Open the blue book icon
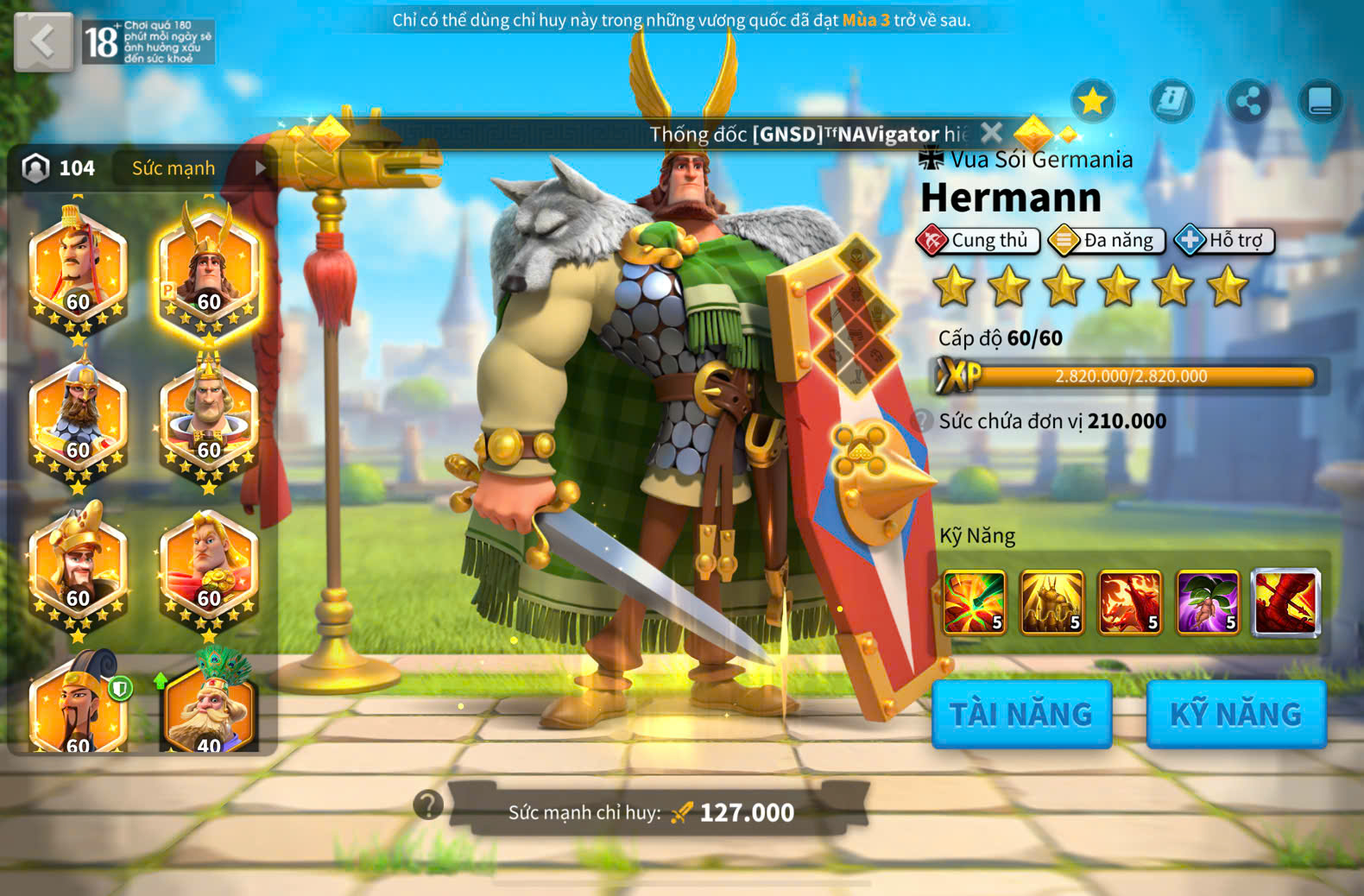The width and height of the screenshot is (1364, 896). pyautogui.click(x=1320, y=102)
